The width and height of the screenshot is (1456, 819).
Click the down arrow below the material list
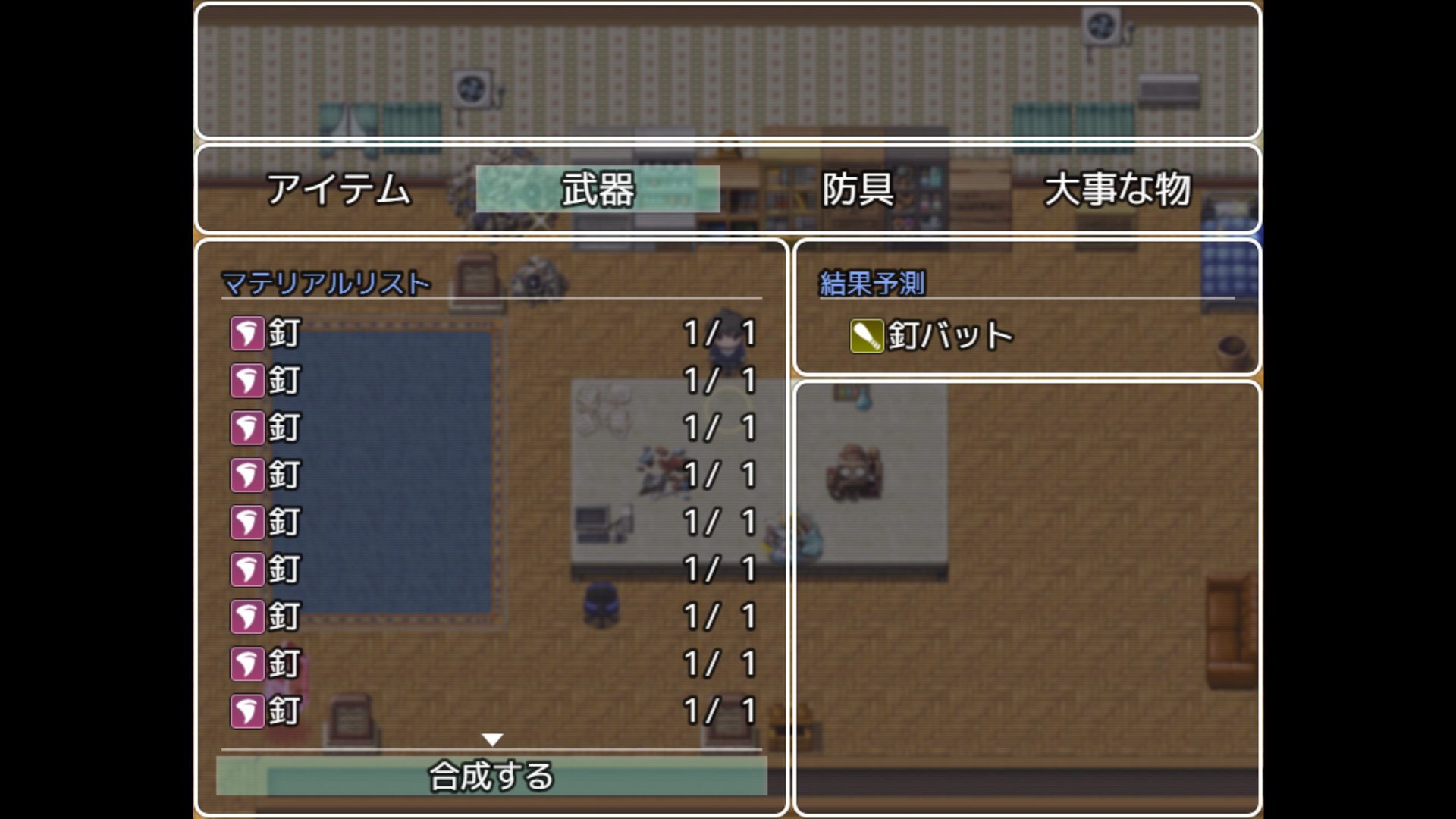492,739
